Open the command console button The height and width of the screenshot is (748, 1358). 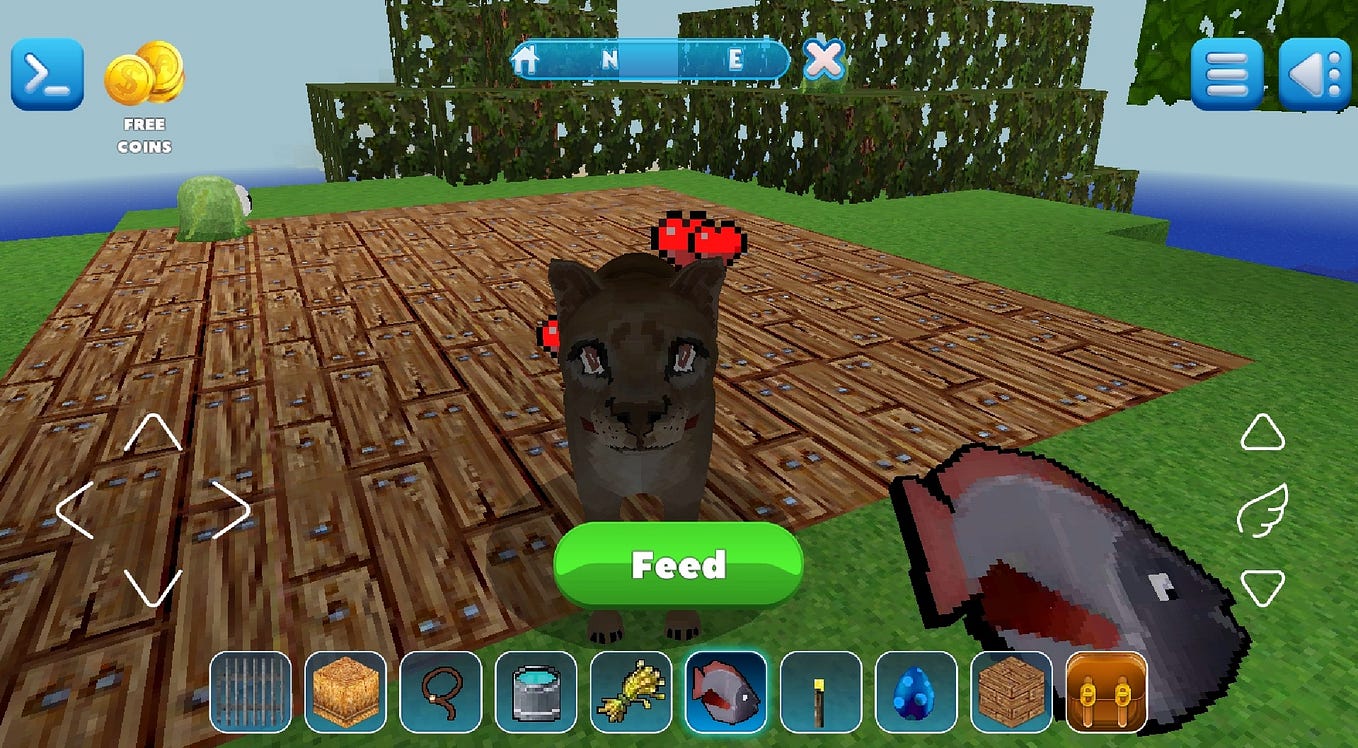(x=47, y=75)
